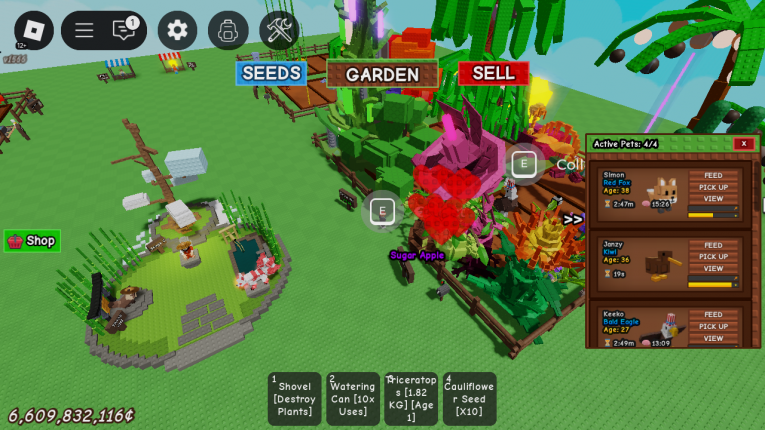Equip the Watering Can

(x=353, y=399)
